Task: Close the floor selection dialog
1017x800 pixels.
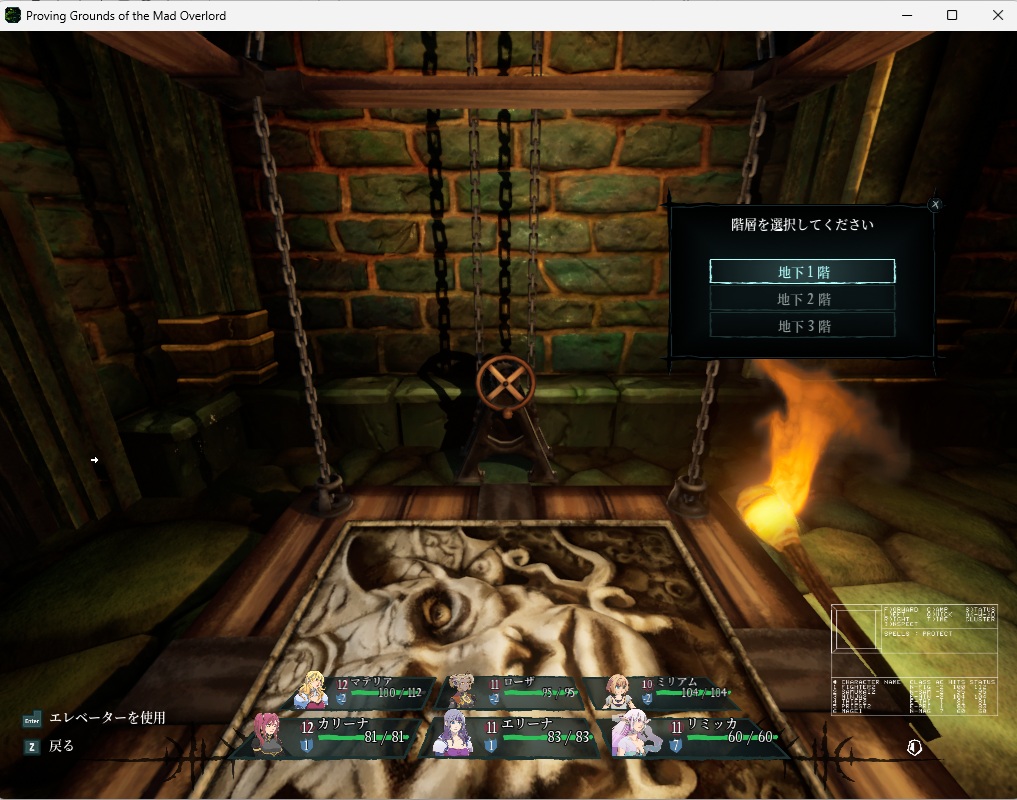Action: tap(935, 205)
